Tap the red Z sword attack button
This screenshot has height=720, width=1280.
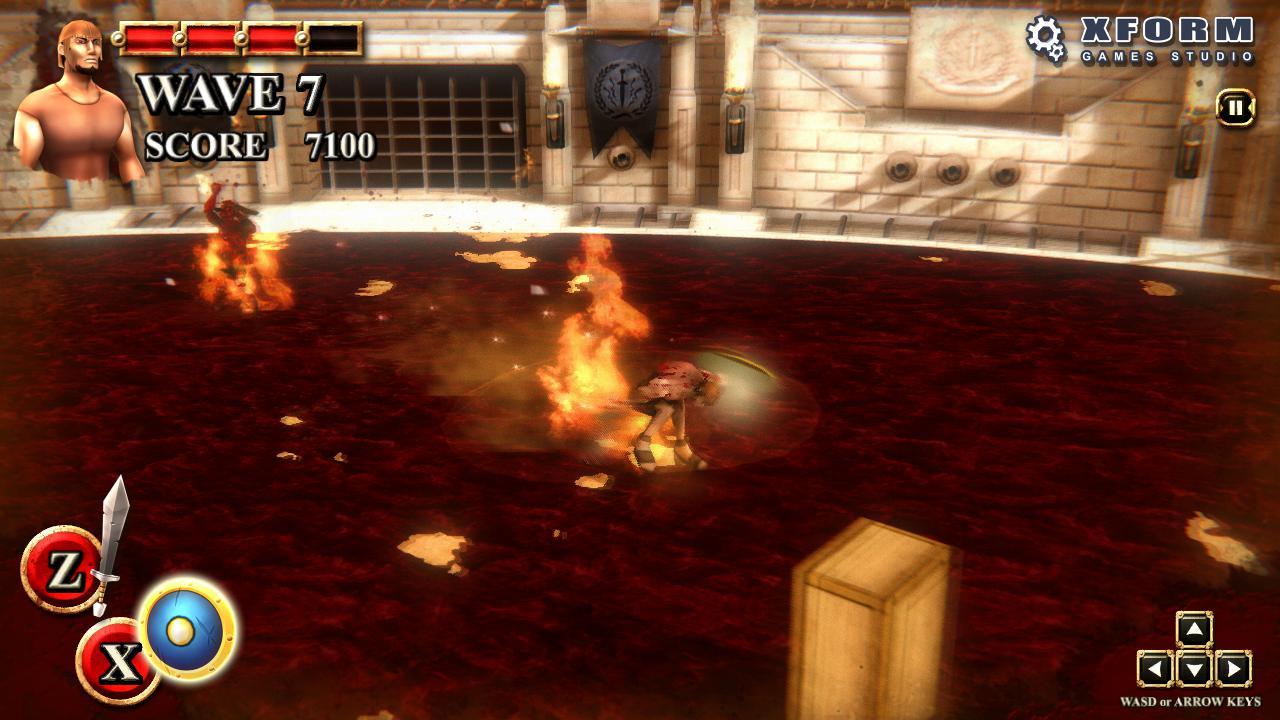(x=62, y=570)
